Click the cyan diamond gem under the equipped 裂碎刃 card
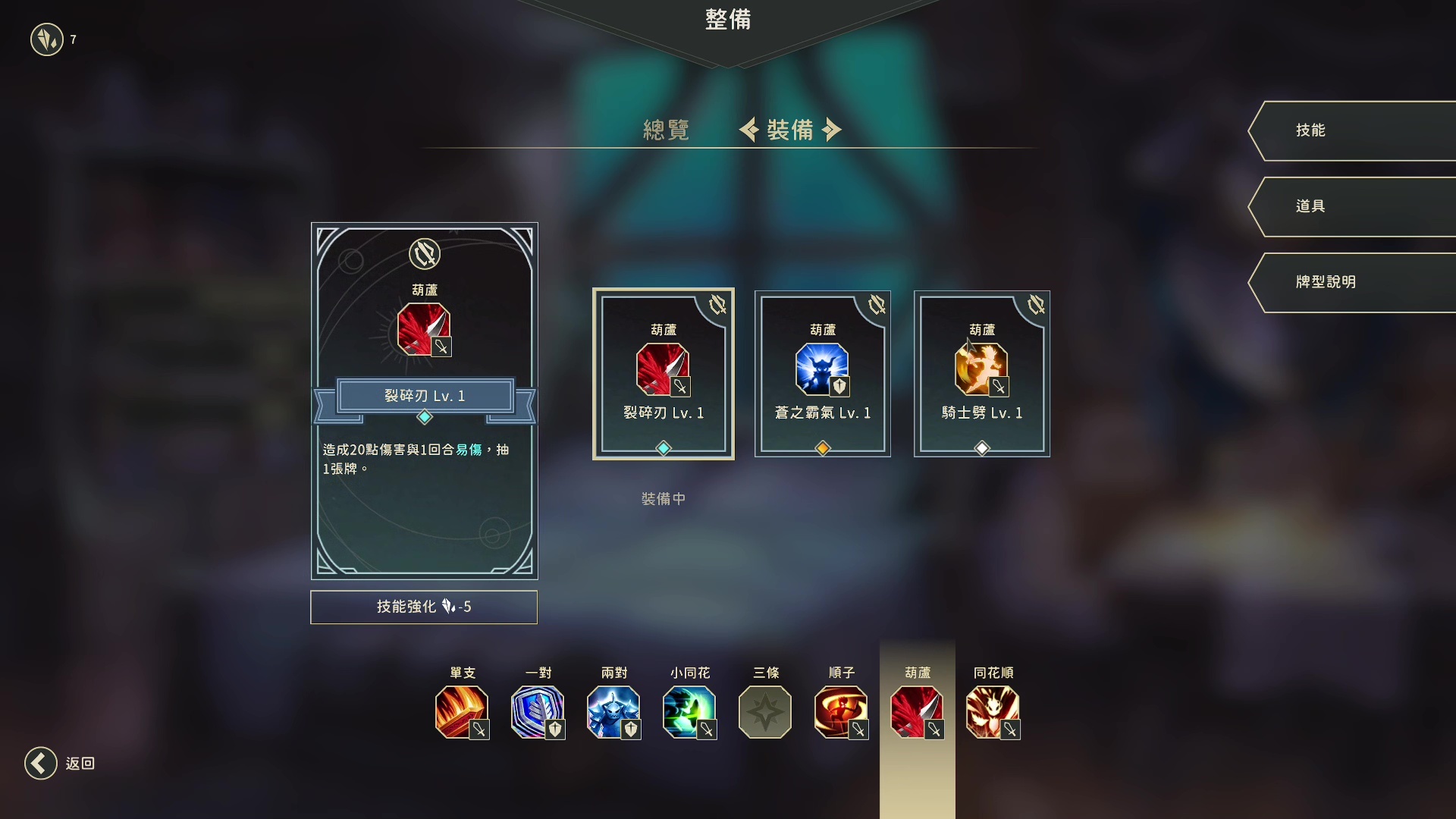Screen dimensions: 1456x819 (x=662, y=447)
